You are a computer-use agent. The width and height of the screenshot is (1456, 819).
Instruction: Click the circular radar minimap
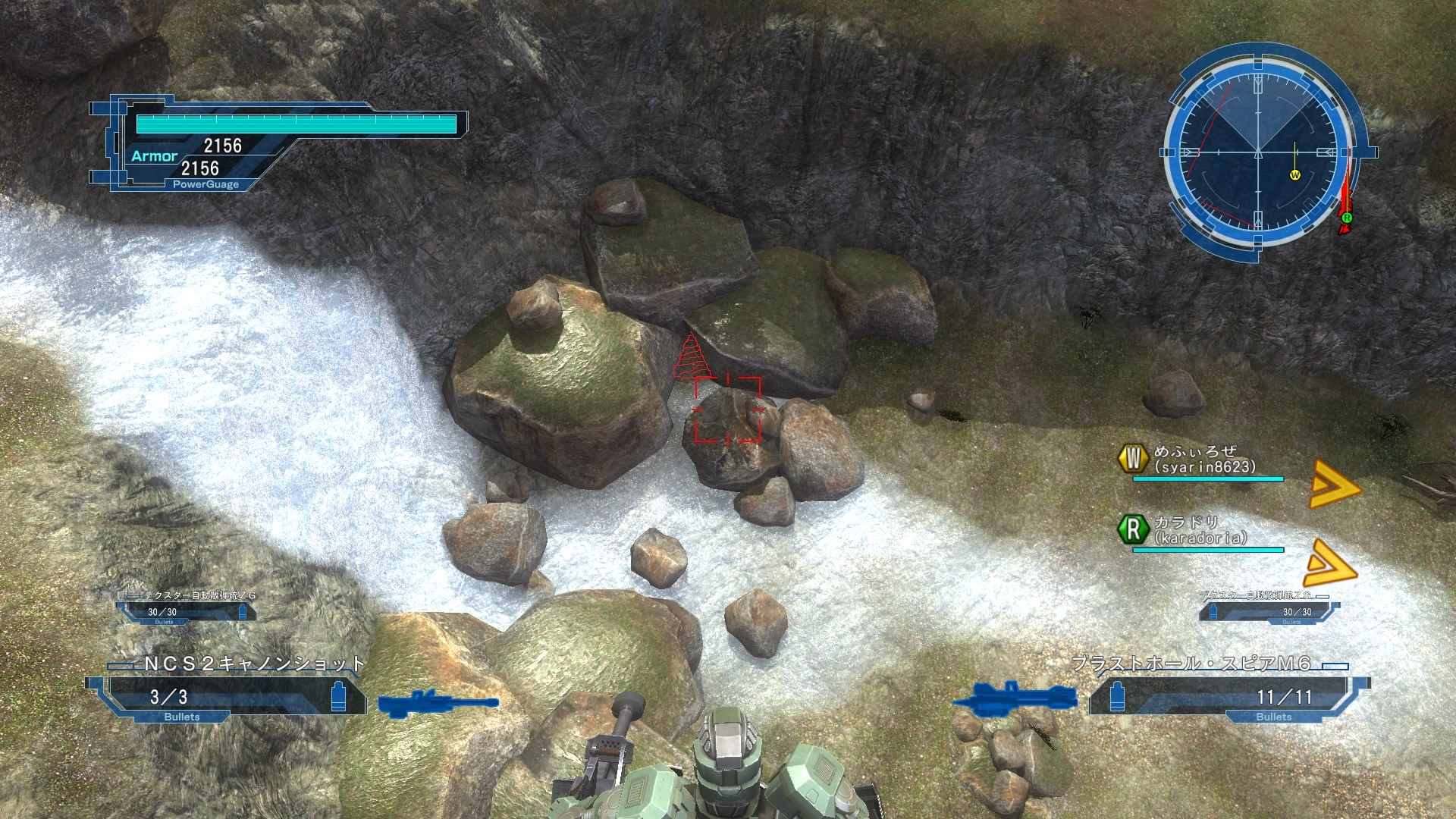point(1258,153)
